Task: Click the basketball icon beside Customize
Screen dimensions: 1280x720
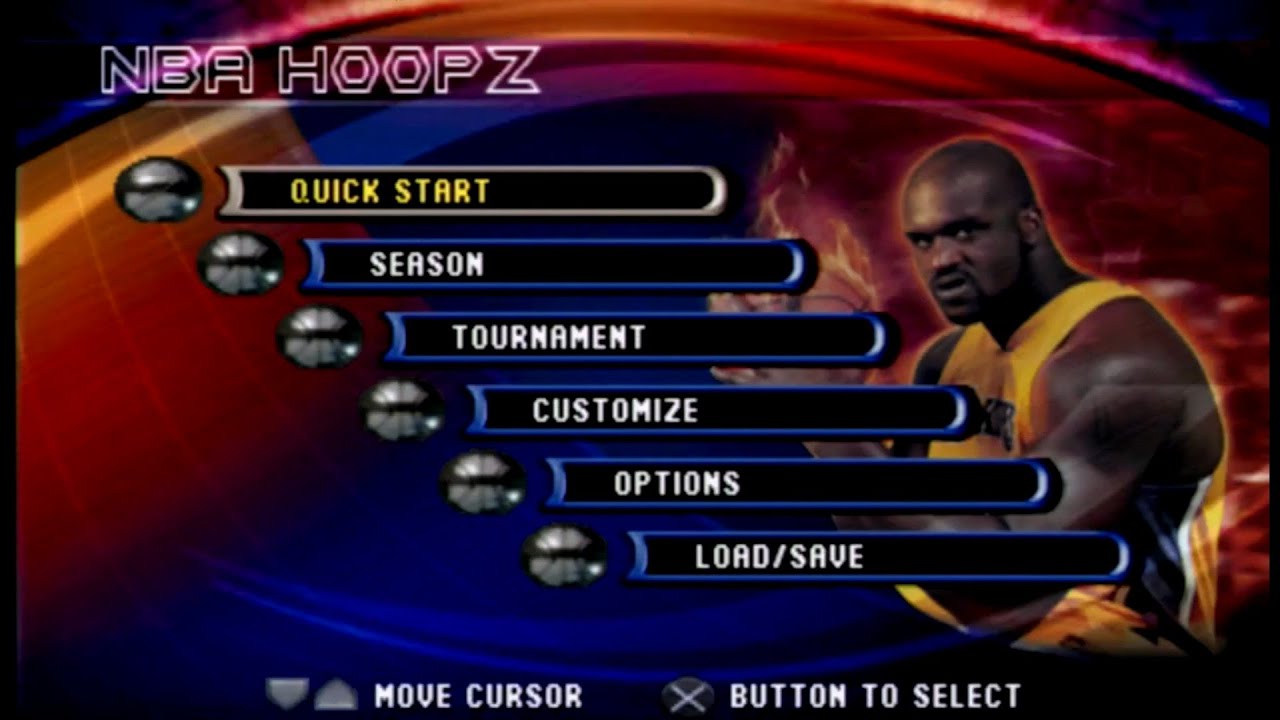Action: (x=400, y=411)
